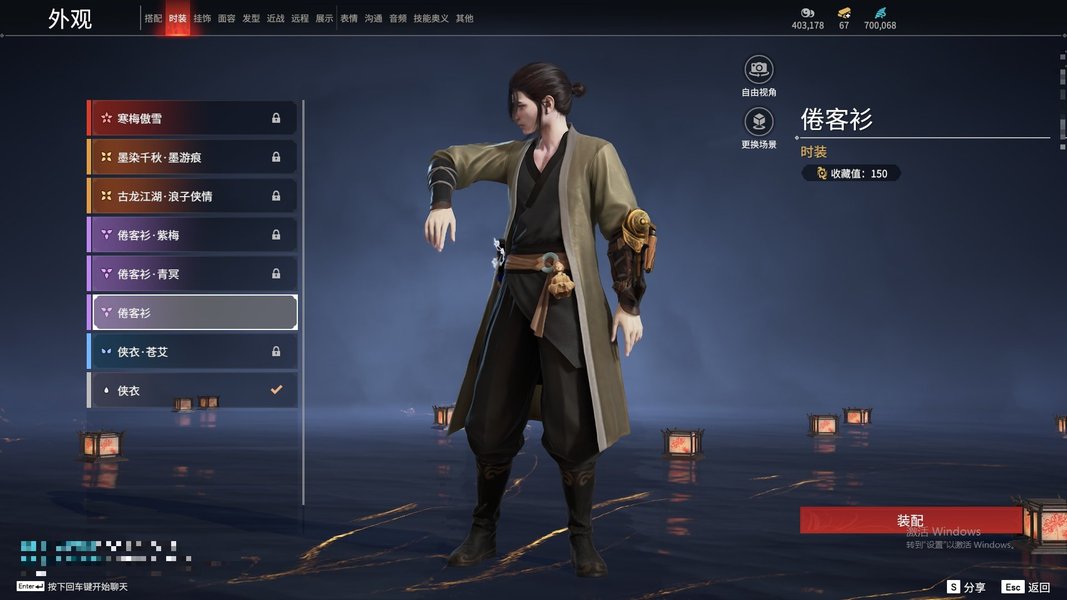
Task: Click the 更换场景 change scene icon
Action: [759, 123]
